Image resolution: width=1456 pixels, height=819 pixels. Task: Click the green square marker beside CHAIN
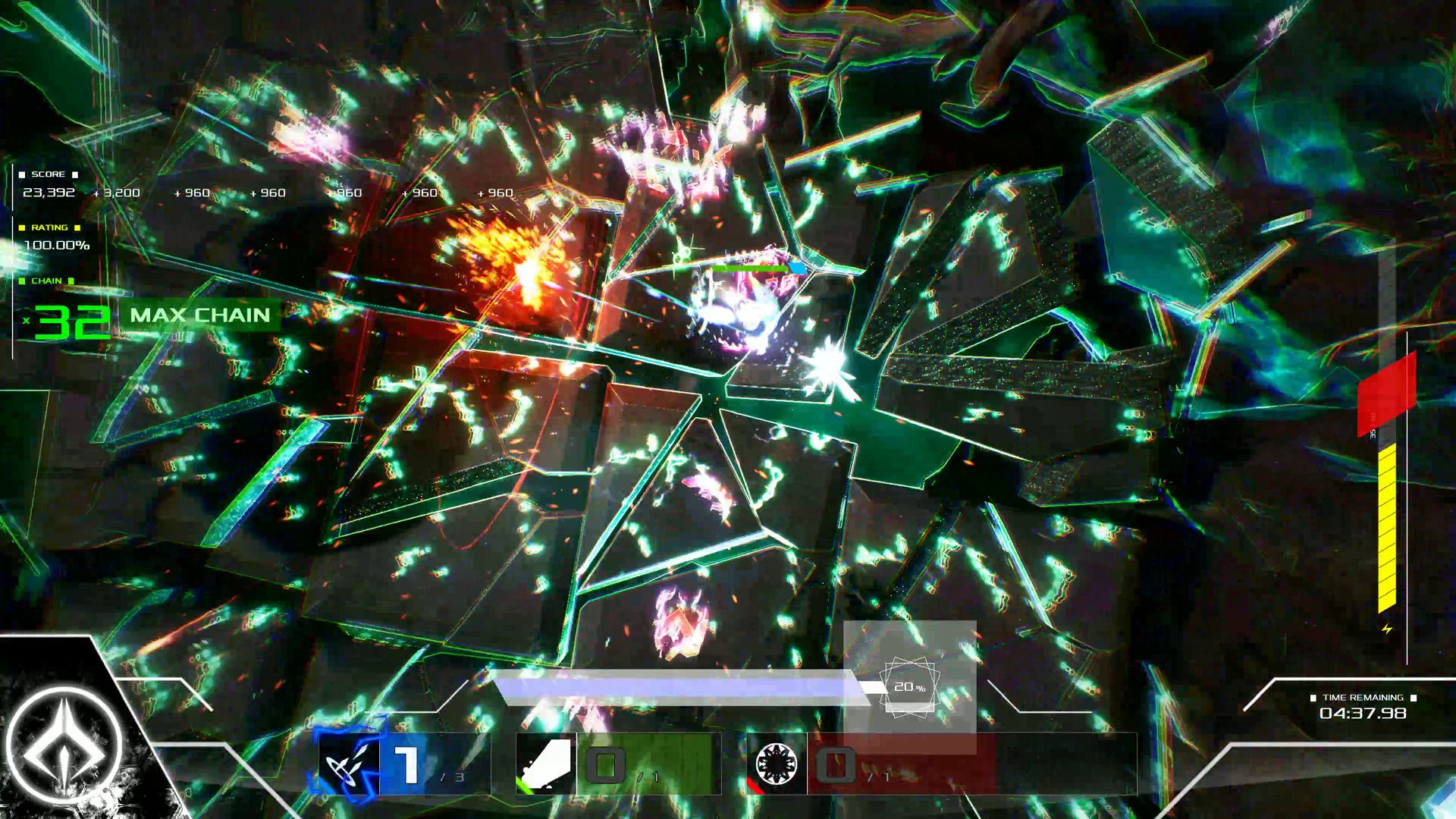pyautogui.click(x=23, y=280)
